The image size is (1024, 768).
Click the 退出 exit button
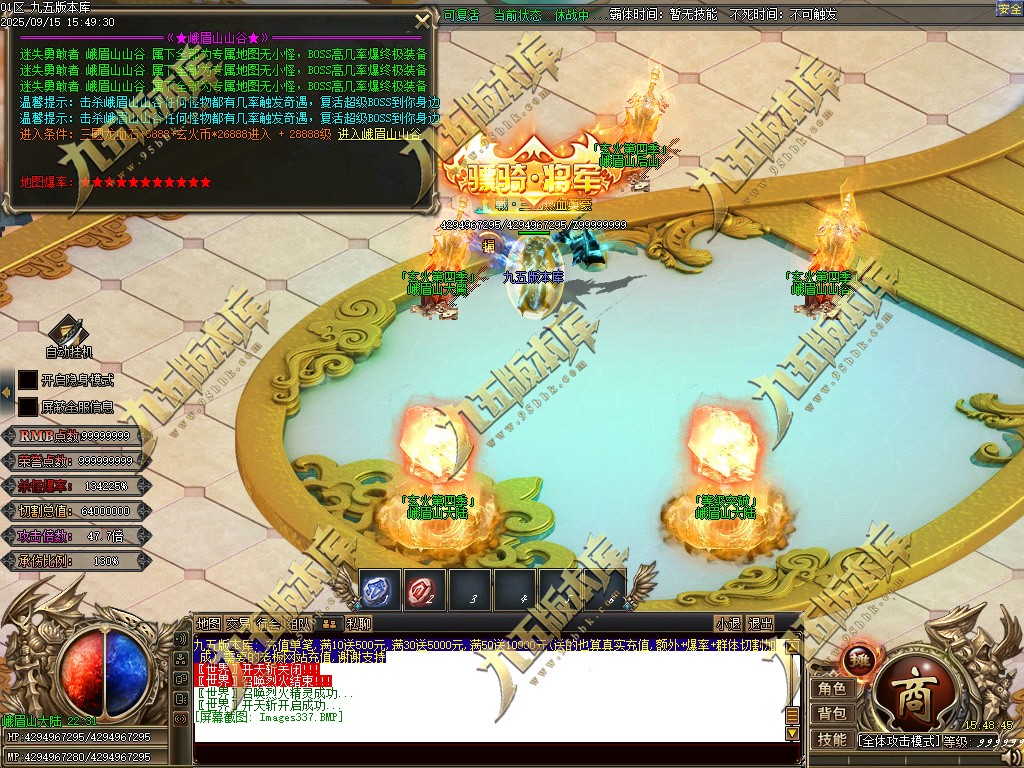[761, 623]
